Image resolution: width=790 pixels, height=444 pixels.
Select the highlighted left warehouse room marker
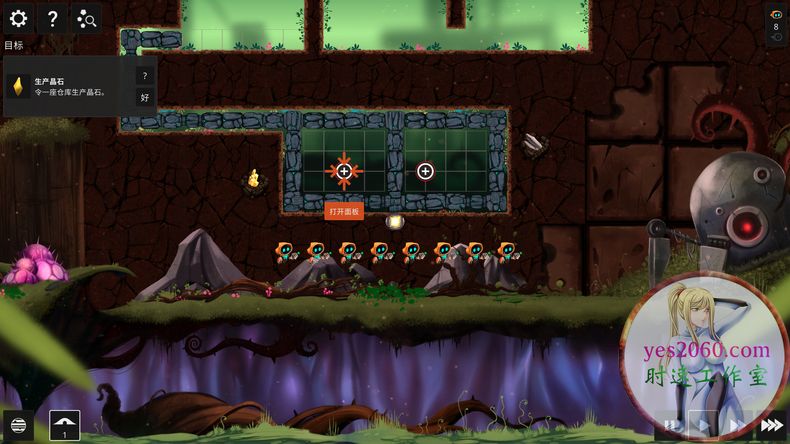344,172
